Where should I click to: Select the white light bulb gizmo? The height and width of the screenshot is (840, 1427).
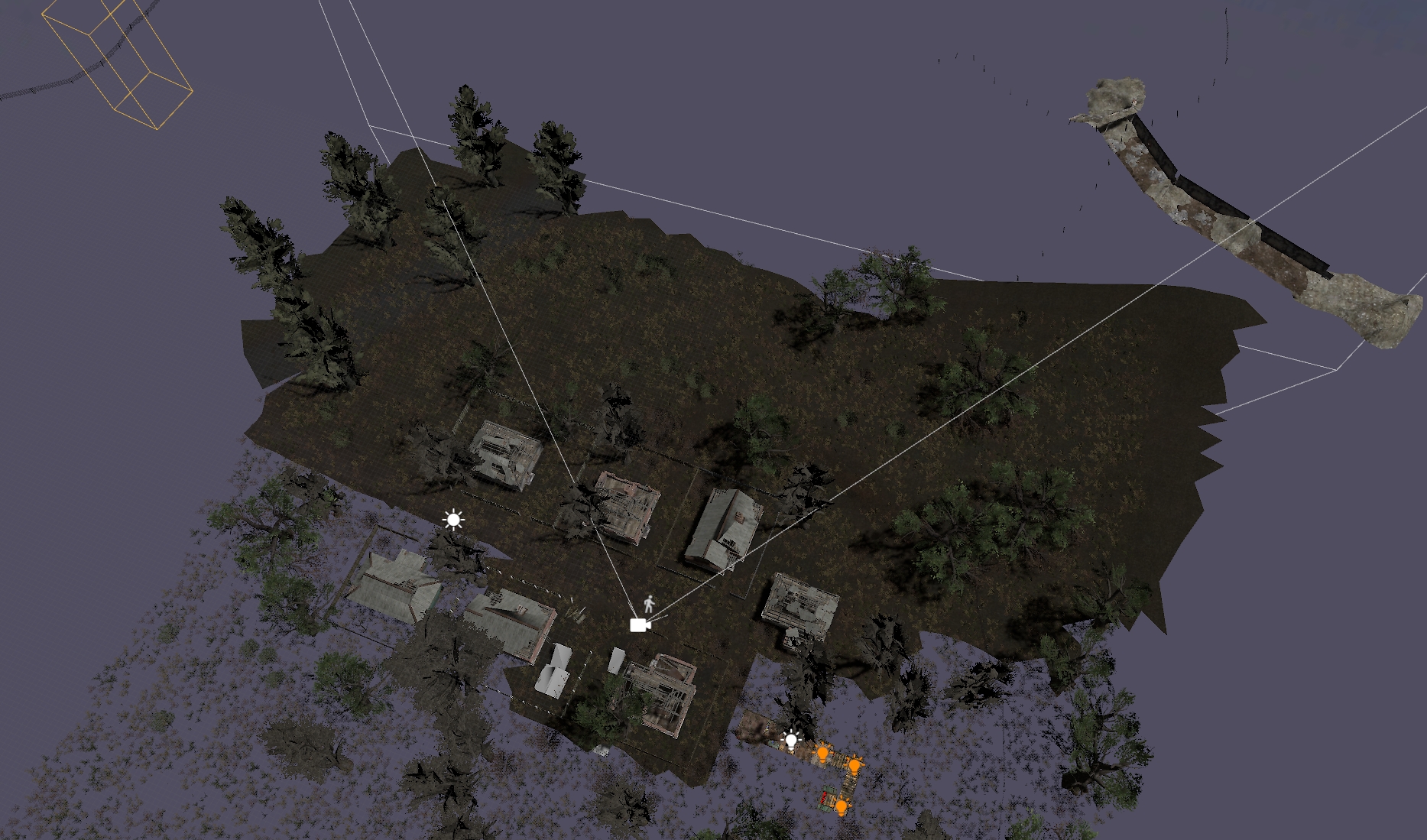(791, 740)
